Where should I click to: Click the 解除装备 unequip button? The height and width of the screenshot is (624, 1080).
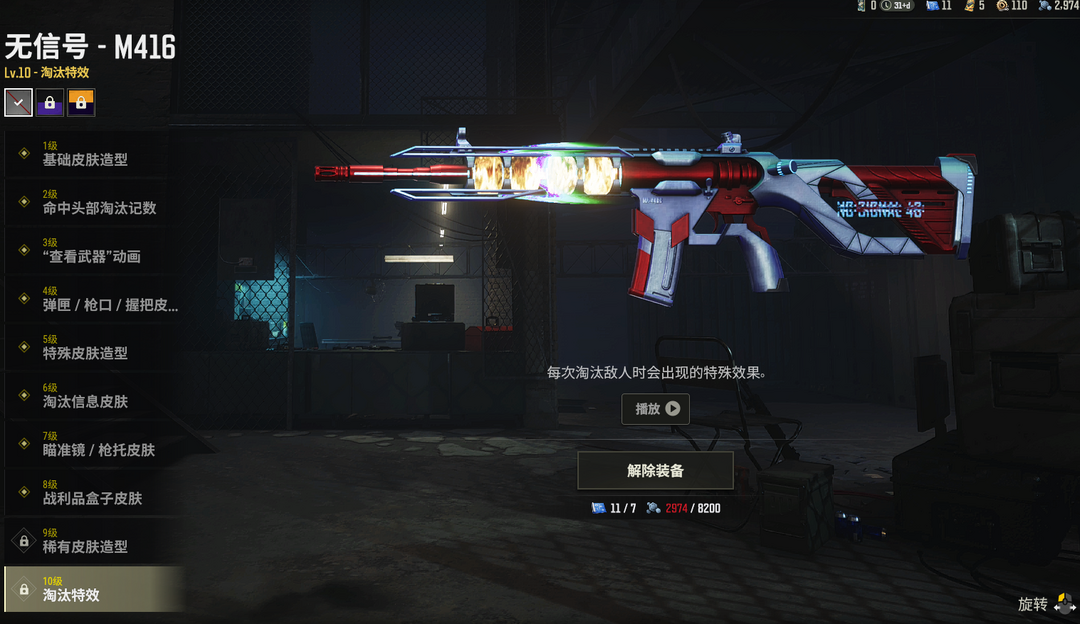[x=655, y=470]
